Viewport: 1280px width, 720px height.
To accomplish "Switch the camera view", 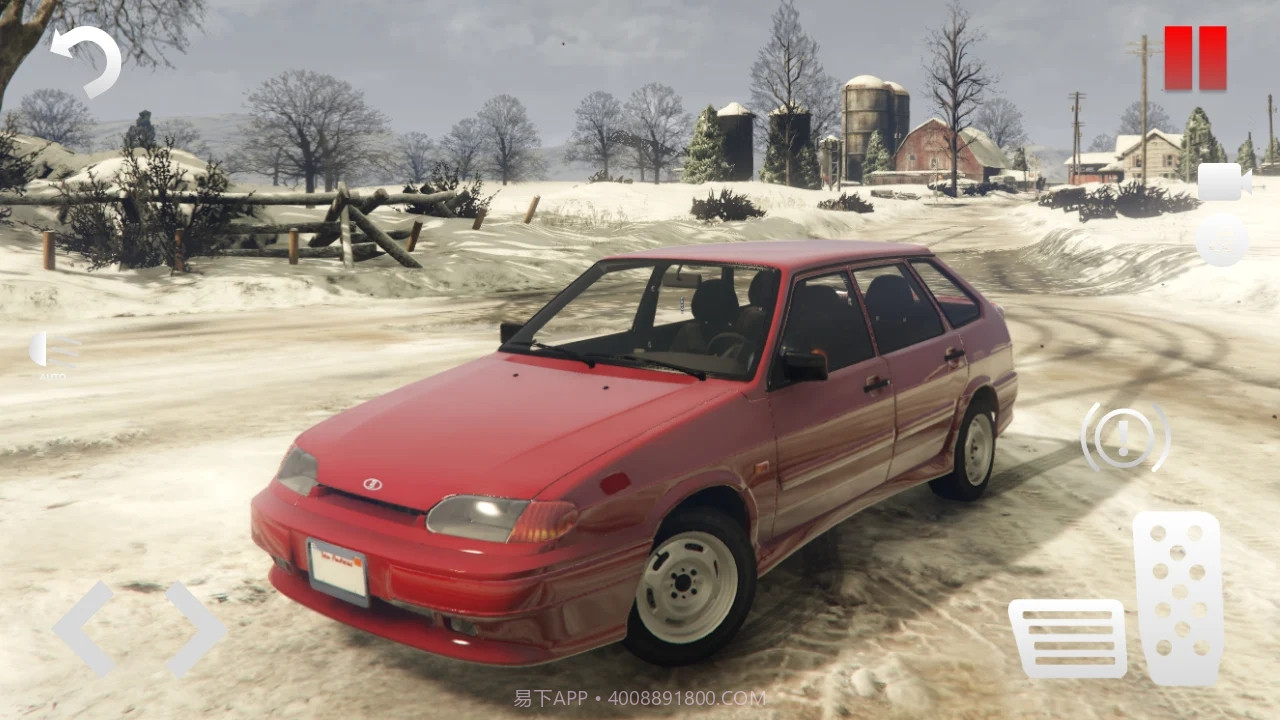I will click(1224, 181).
